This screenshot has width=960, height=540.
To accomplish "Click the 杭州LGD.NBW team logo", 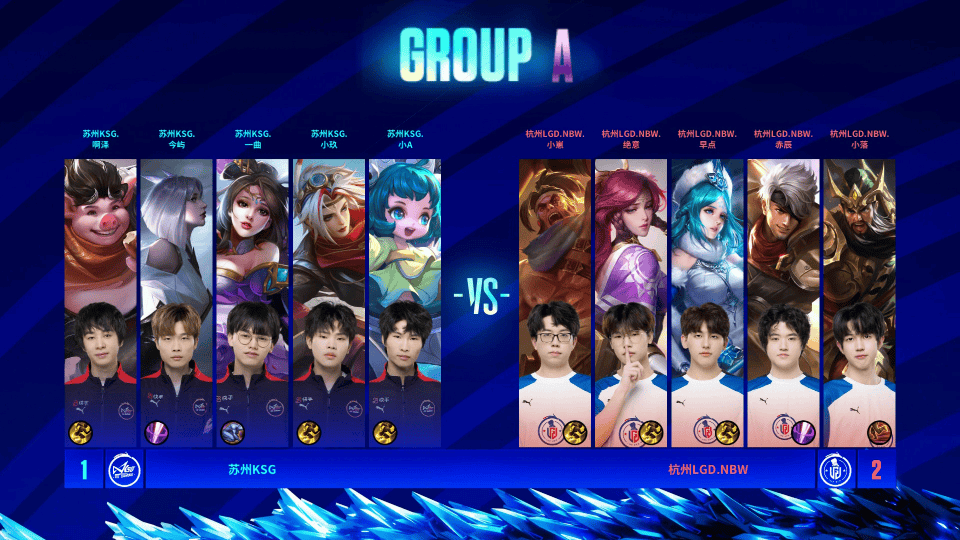I will click(x=835, y=469).
